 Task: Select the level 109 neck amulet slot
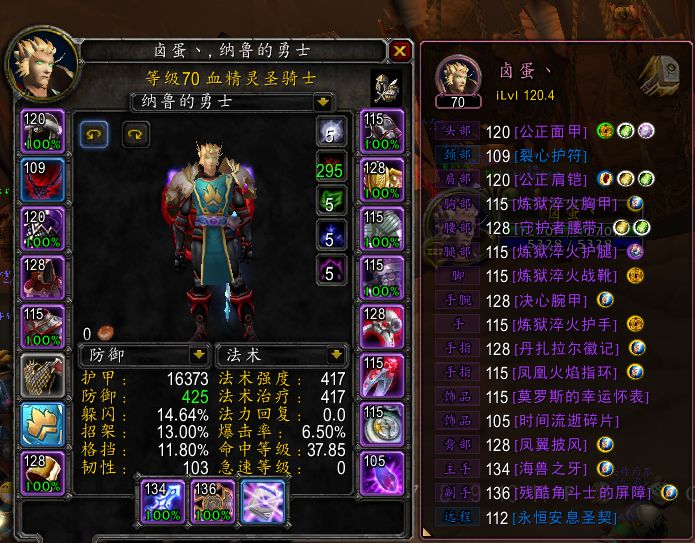(43, 180)
